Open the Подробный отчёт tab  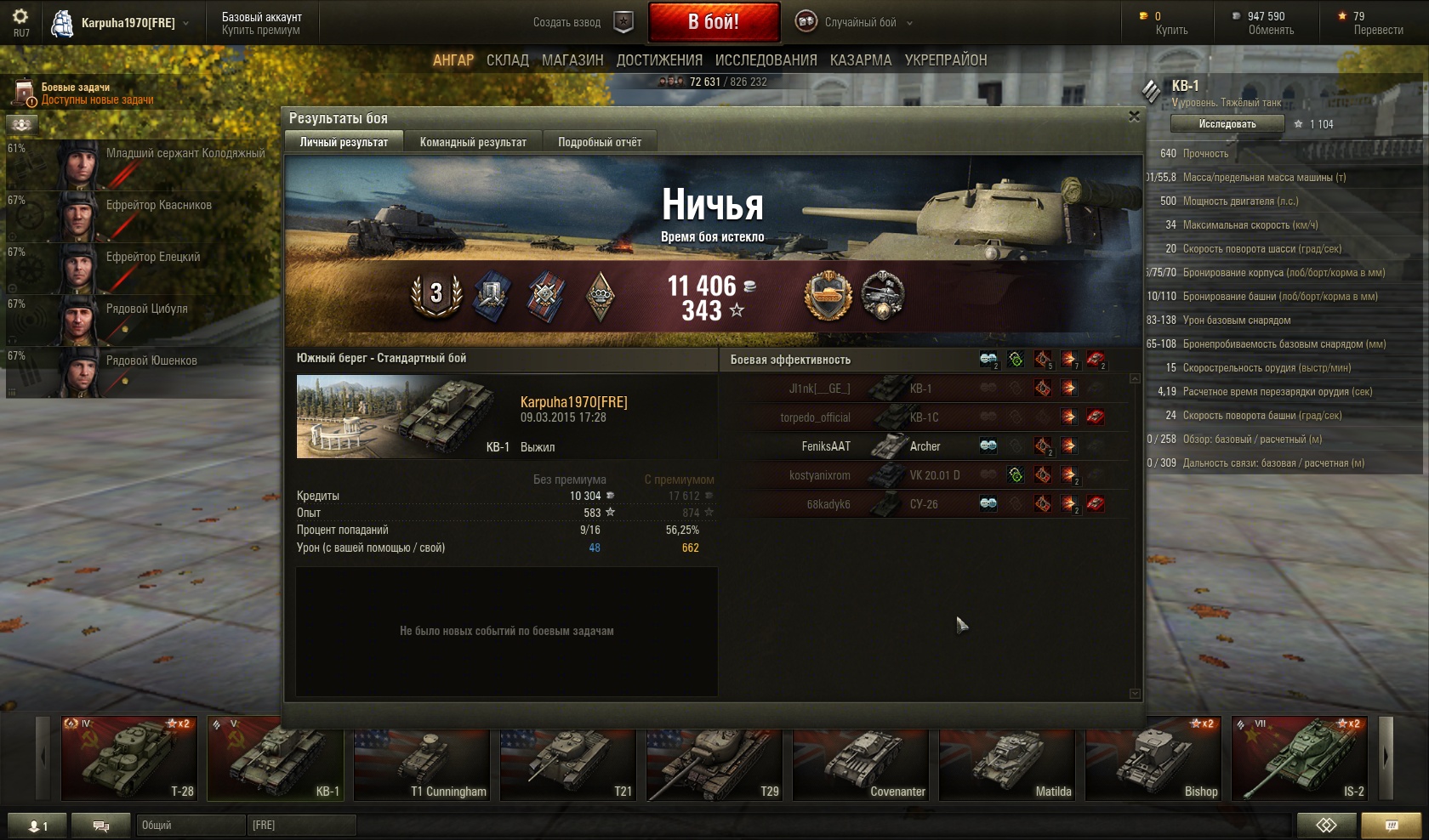point(600,142)
